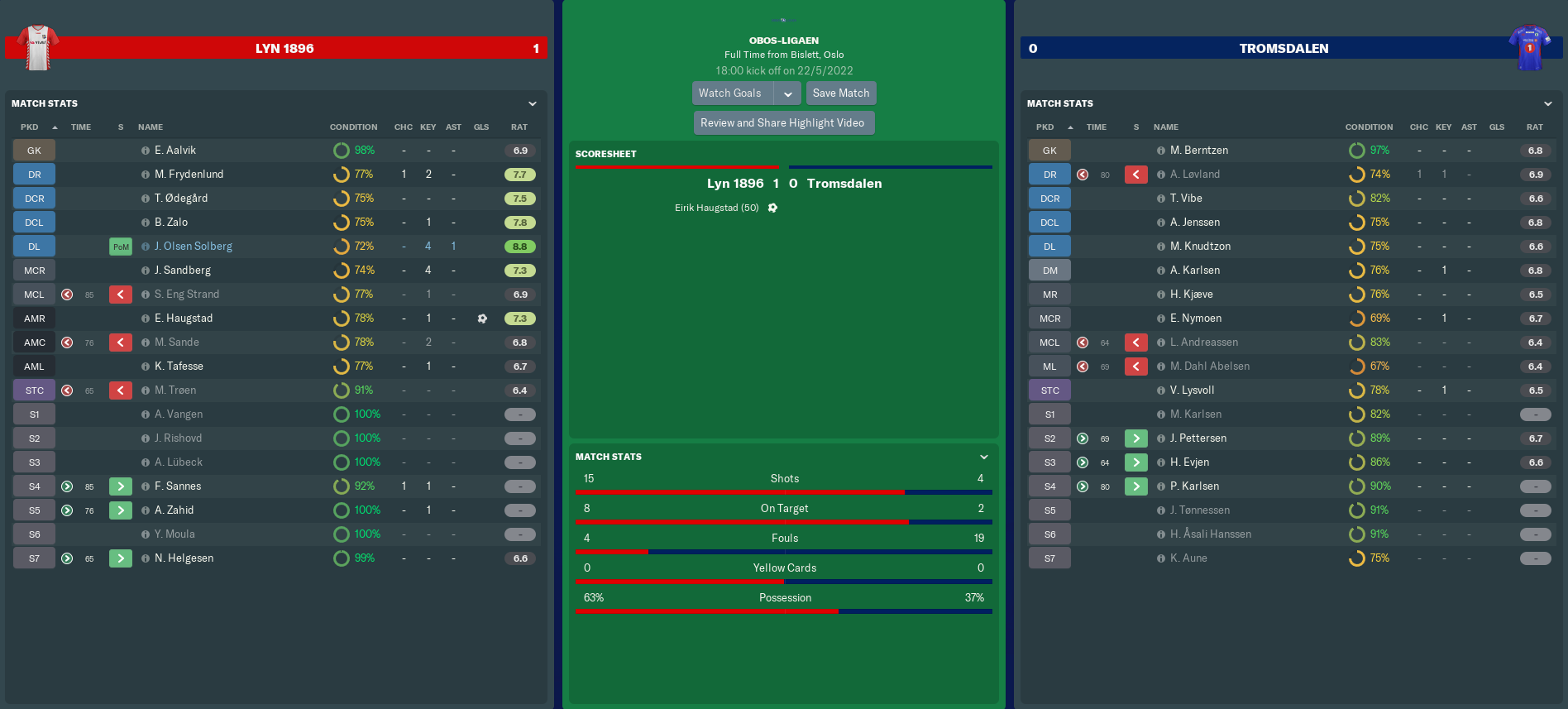This screenshot has height=709, width=1568.
Task: Click the info icon beside M. Frydenlund
Action: (146, 175)
